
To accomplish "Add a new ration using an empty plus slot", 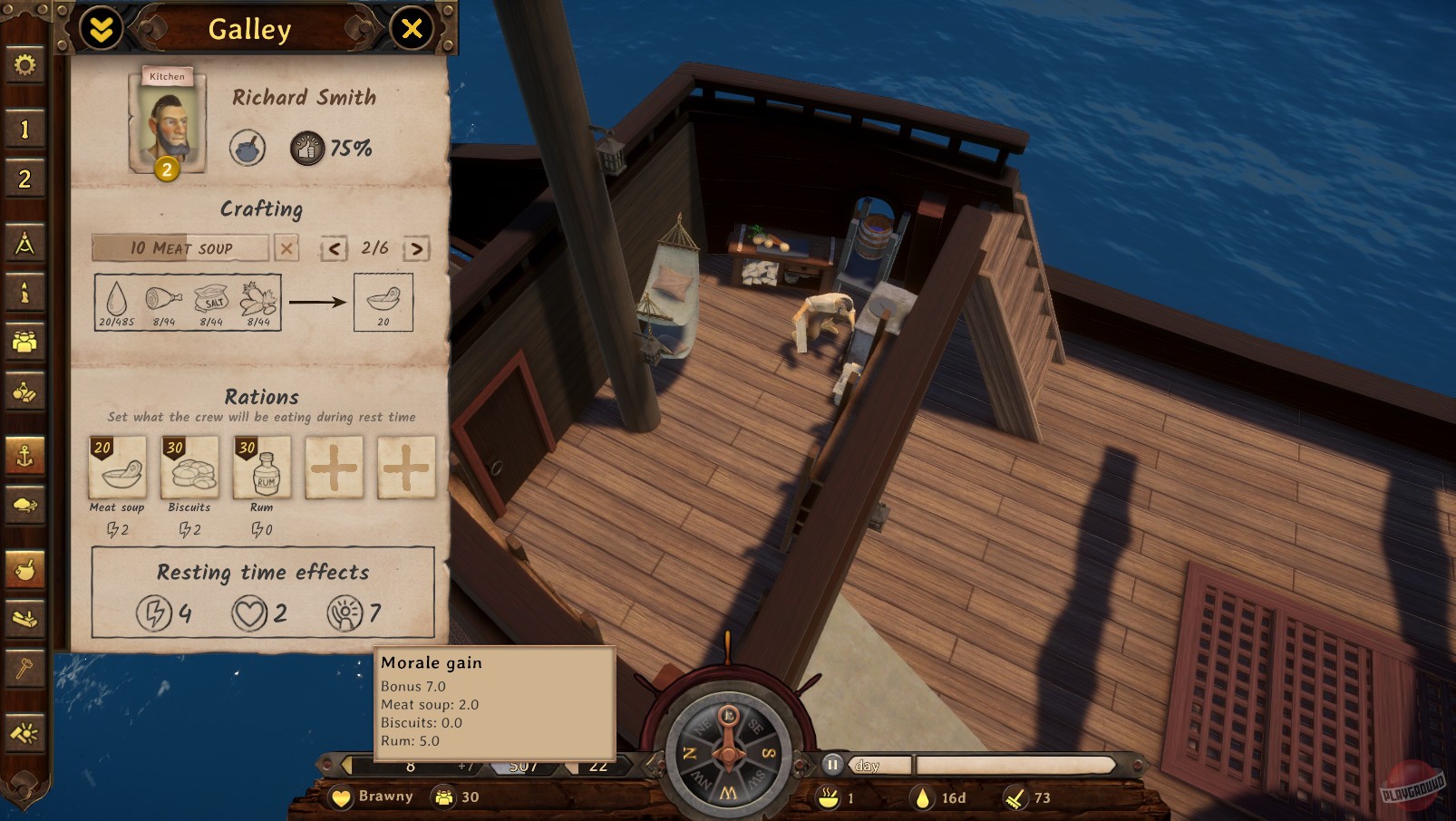I will [x=334, y=468].
